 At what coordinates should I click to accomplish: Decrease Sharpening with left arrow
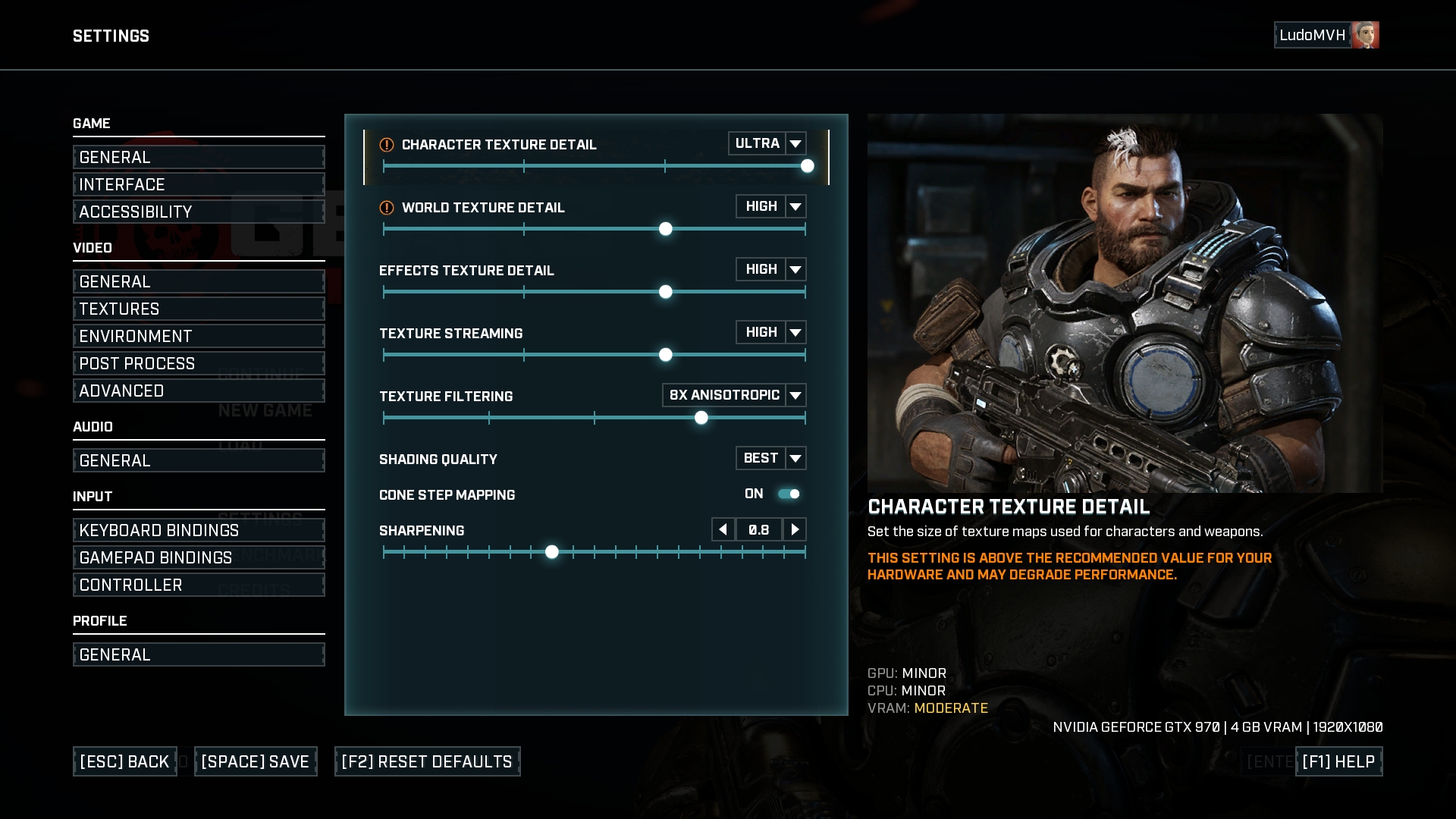pyautogui.click(x=723, y=529)
